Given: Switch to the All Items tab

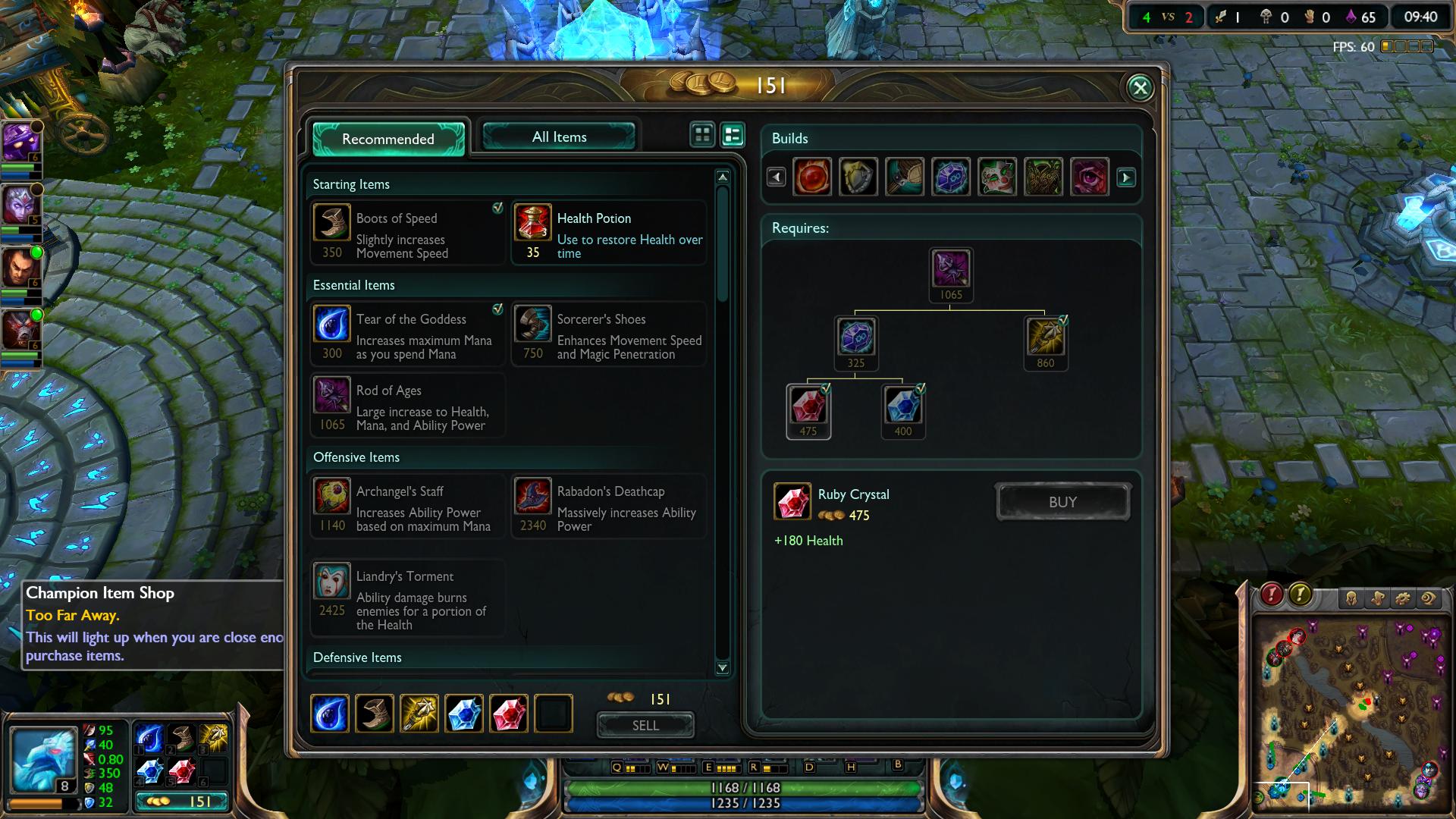Looking at the screenshot, I should point(559,137).
